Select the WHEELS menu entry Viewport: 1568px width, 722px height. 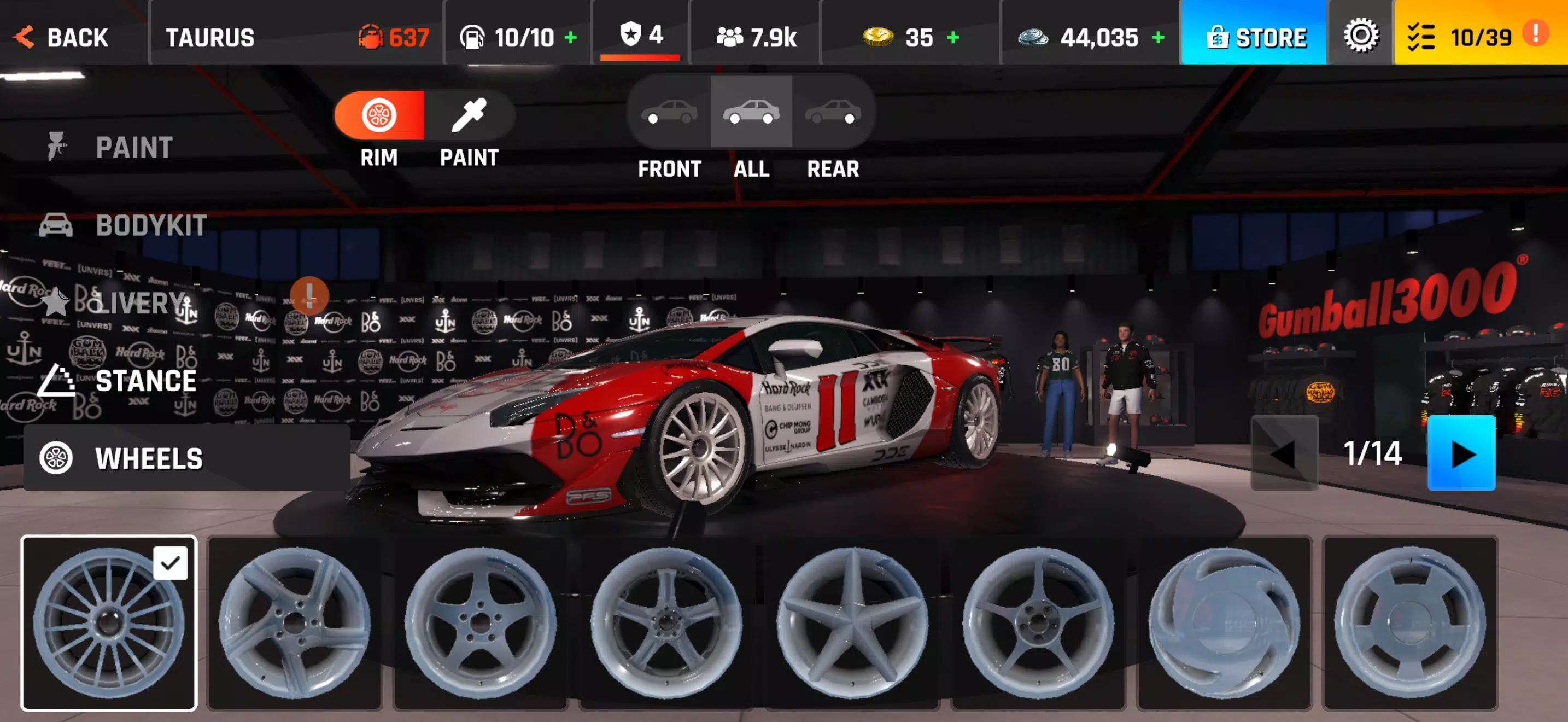[x=149, y=458]
